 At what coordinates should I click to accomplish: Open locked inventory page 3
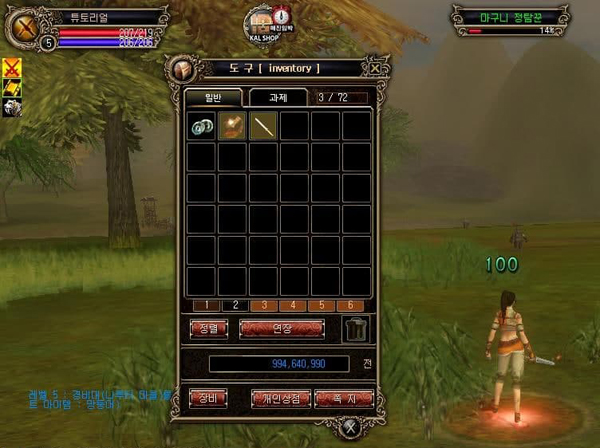click(x=264, y=304)
